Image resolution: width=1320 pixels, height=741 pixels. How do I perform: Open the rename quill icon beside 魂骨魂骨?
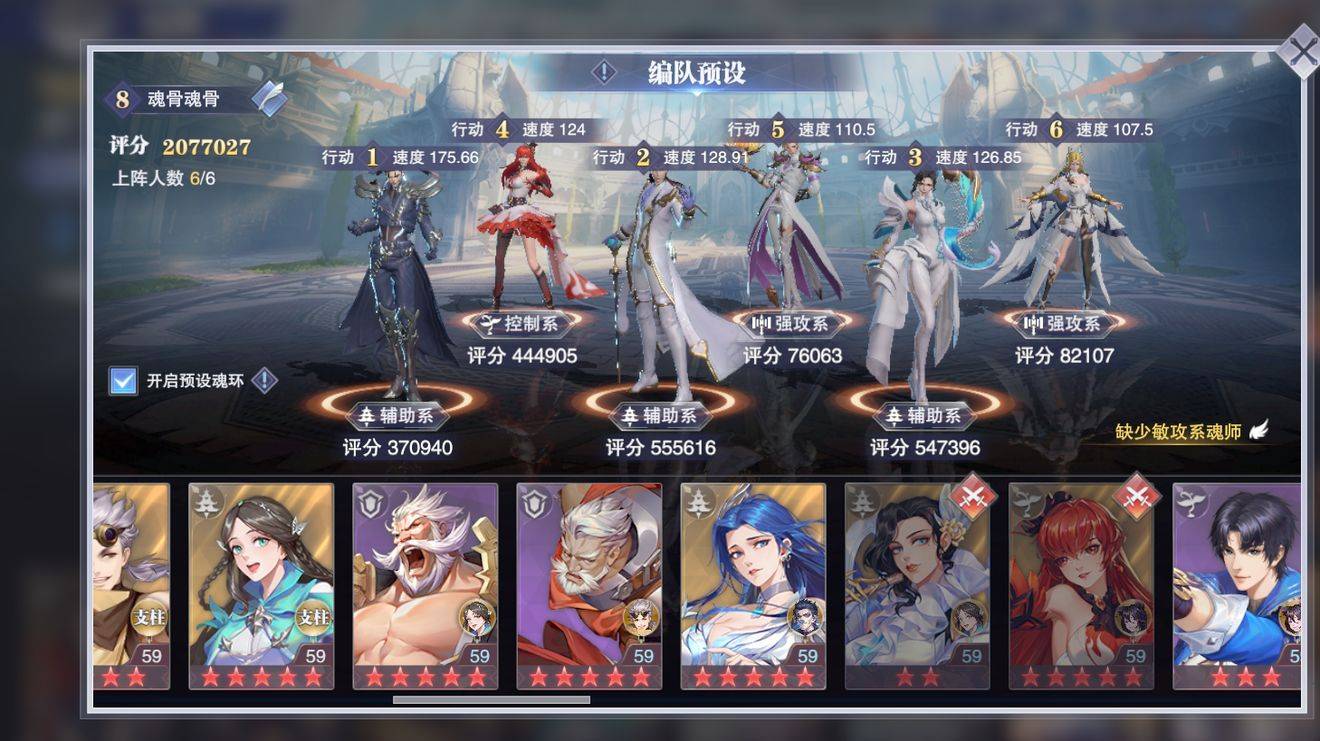(x=266, y=98)
